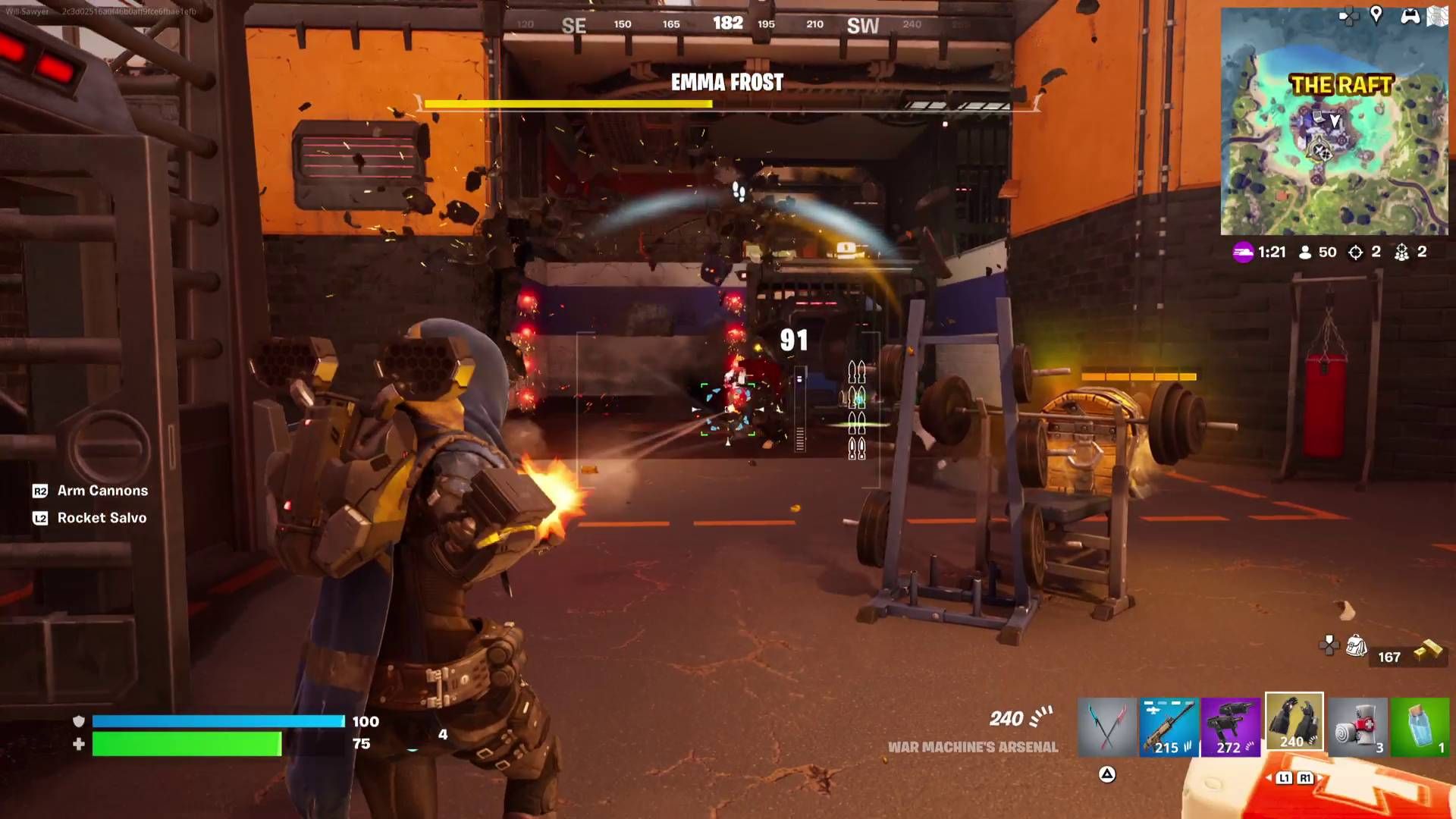Switch to the assault rifle hotbar slot

tap(1169, 726)
